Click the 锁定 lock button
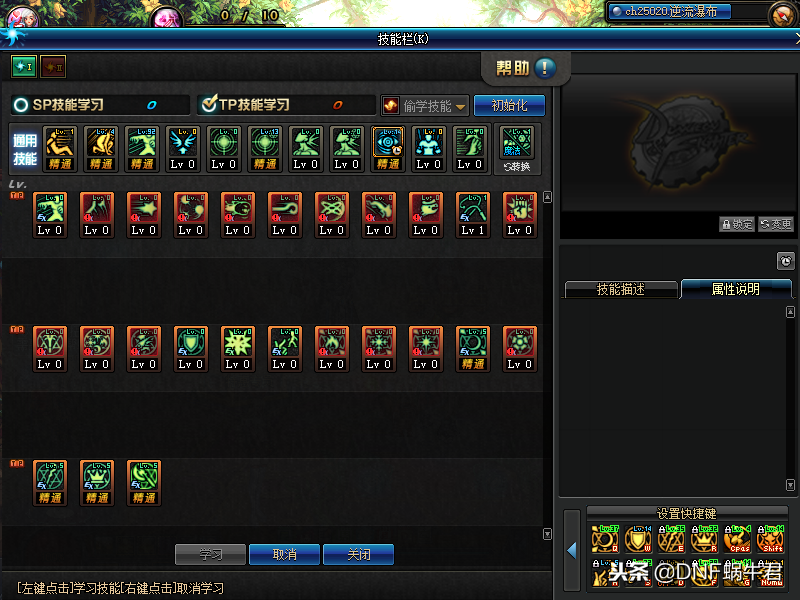This screenshot has width=800, height=600. coord(737,225)
